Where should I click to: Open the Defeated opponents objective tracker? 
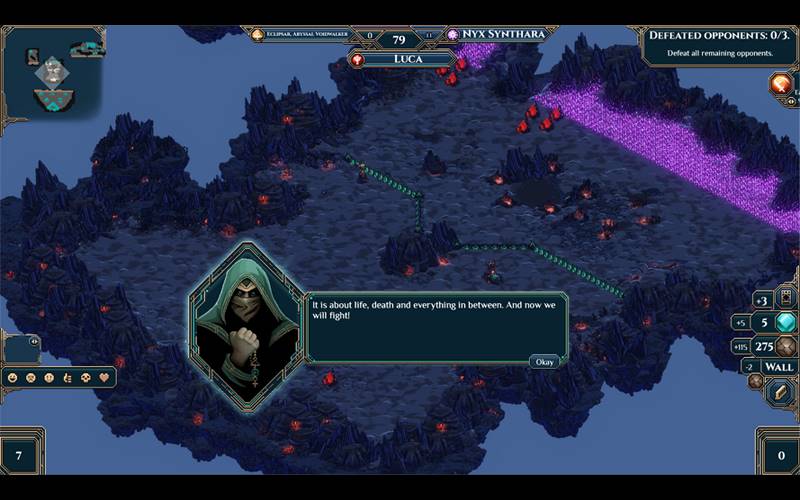[x=718, y=42]
